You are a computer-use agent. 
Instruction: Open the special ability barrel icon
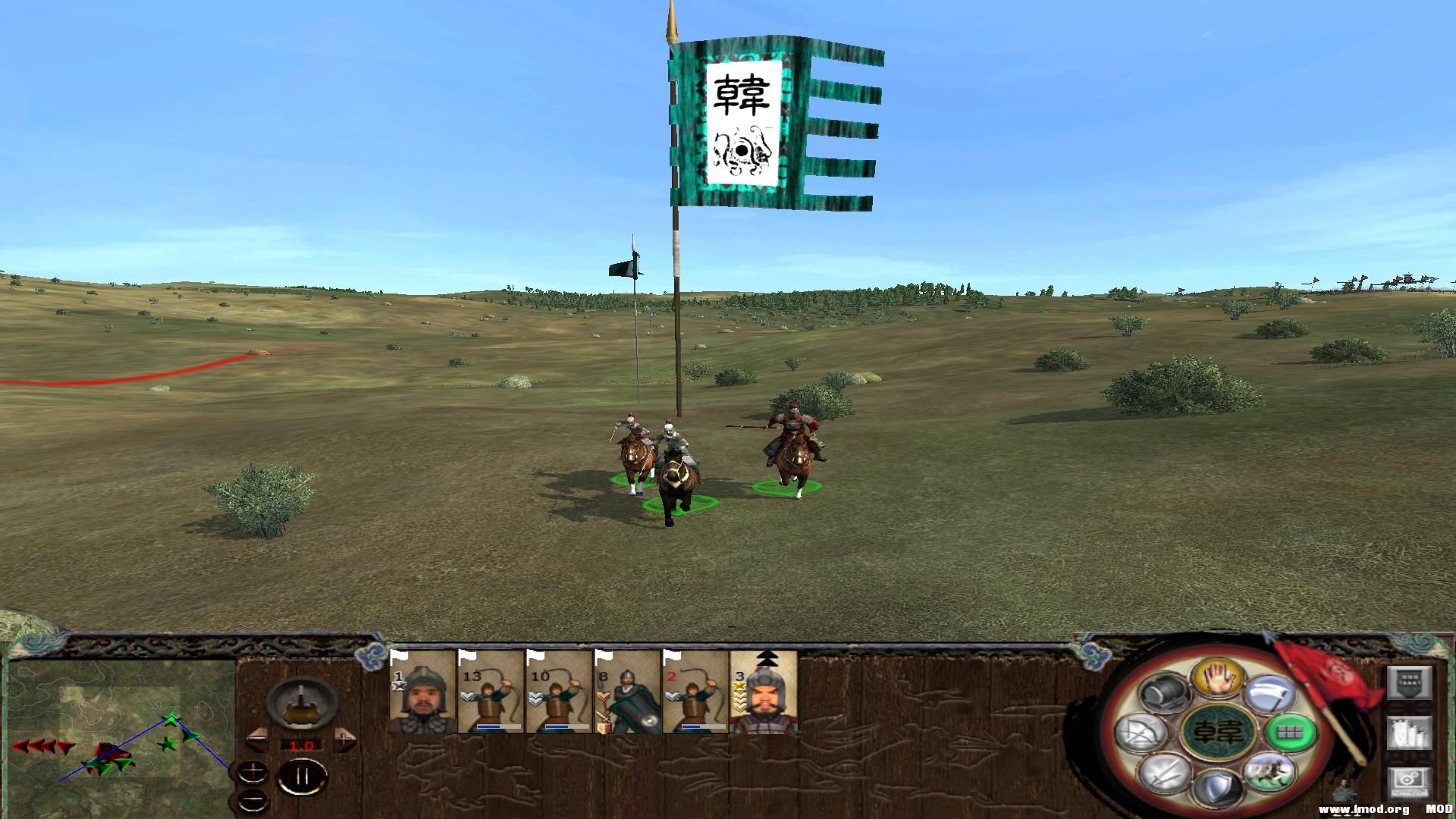tap(1165, 694)
